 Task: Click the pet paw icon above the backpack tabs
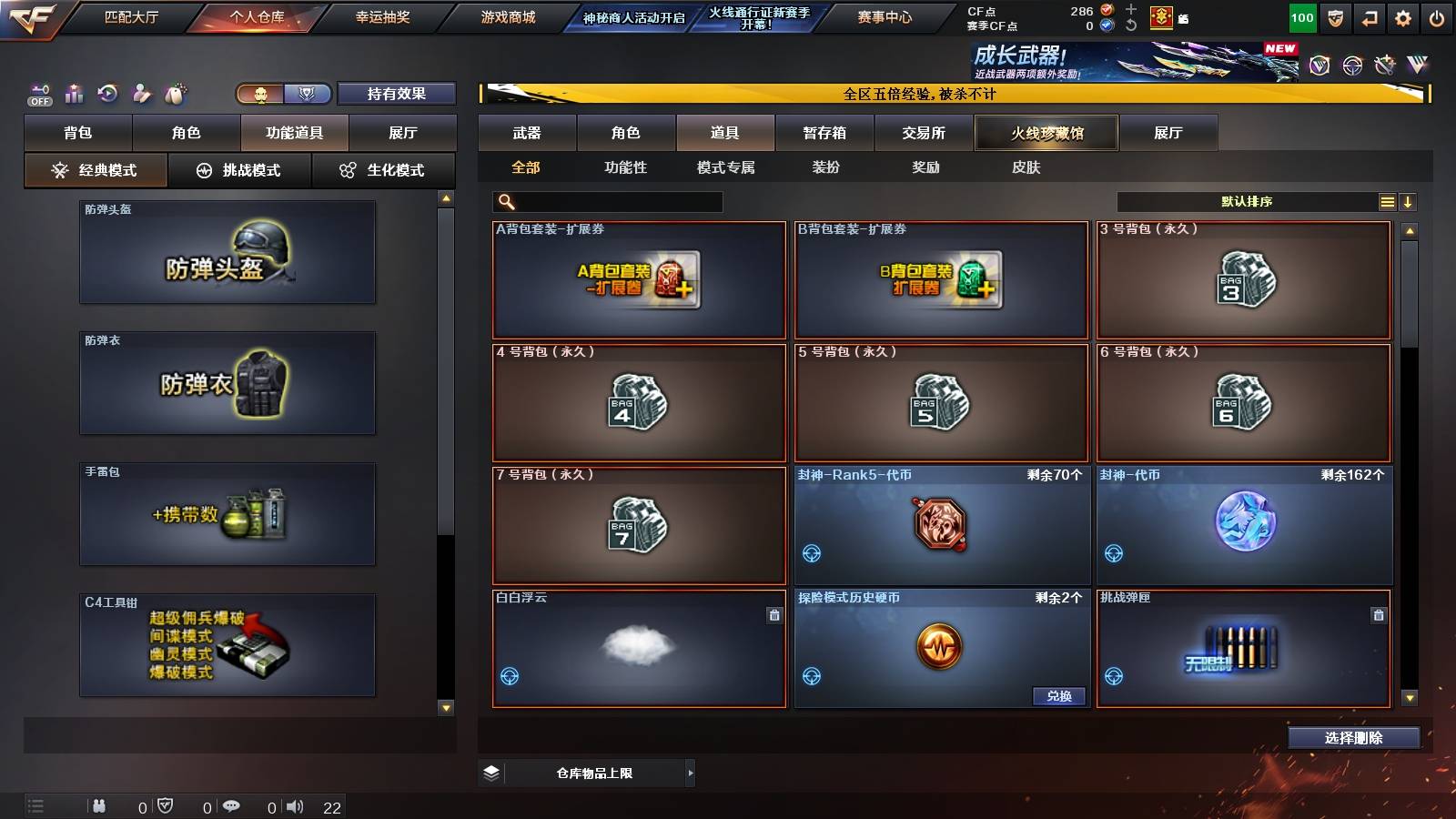point(173,93)
